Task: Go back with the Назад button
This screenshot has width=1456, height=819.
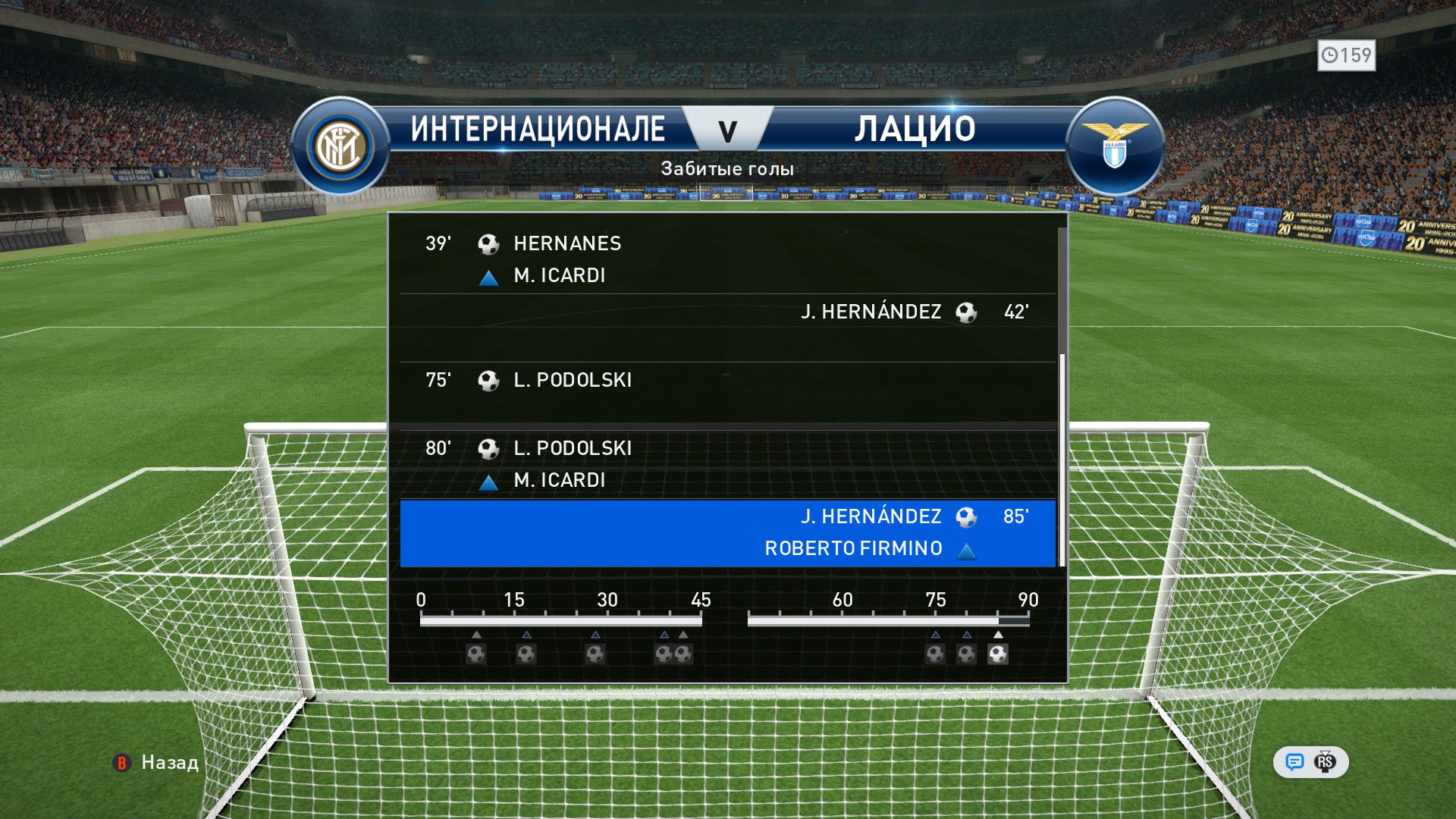Action: (x=156, y=763)
